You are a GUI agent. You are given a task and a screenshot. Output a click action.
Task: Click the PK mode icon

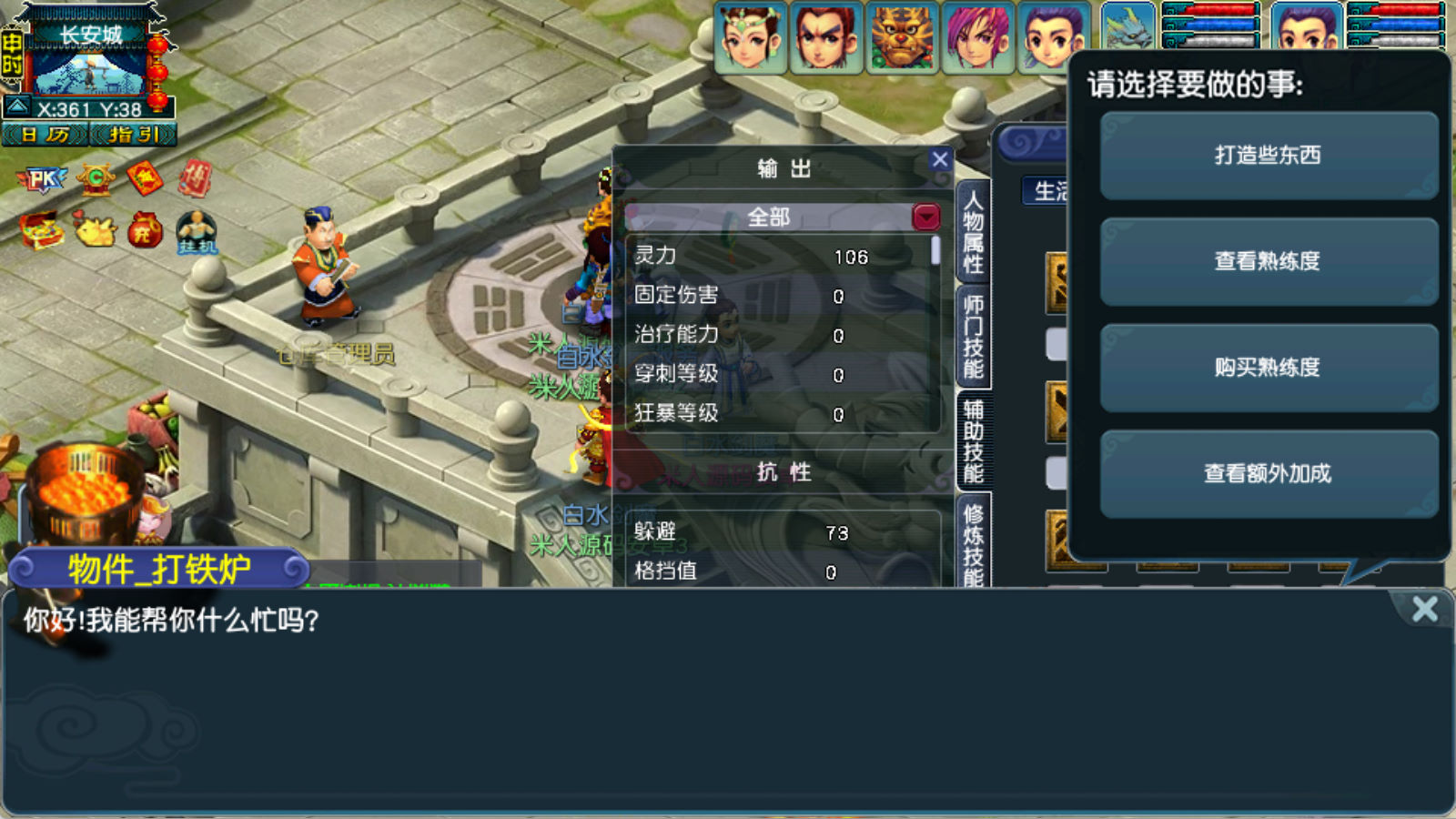[x=42, y=179]
